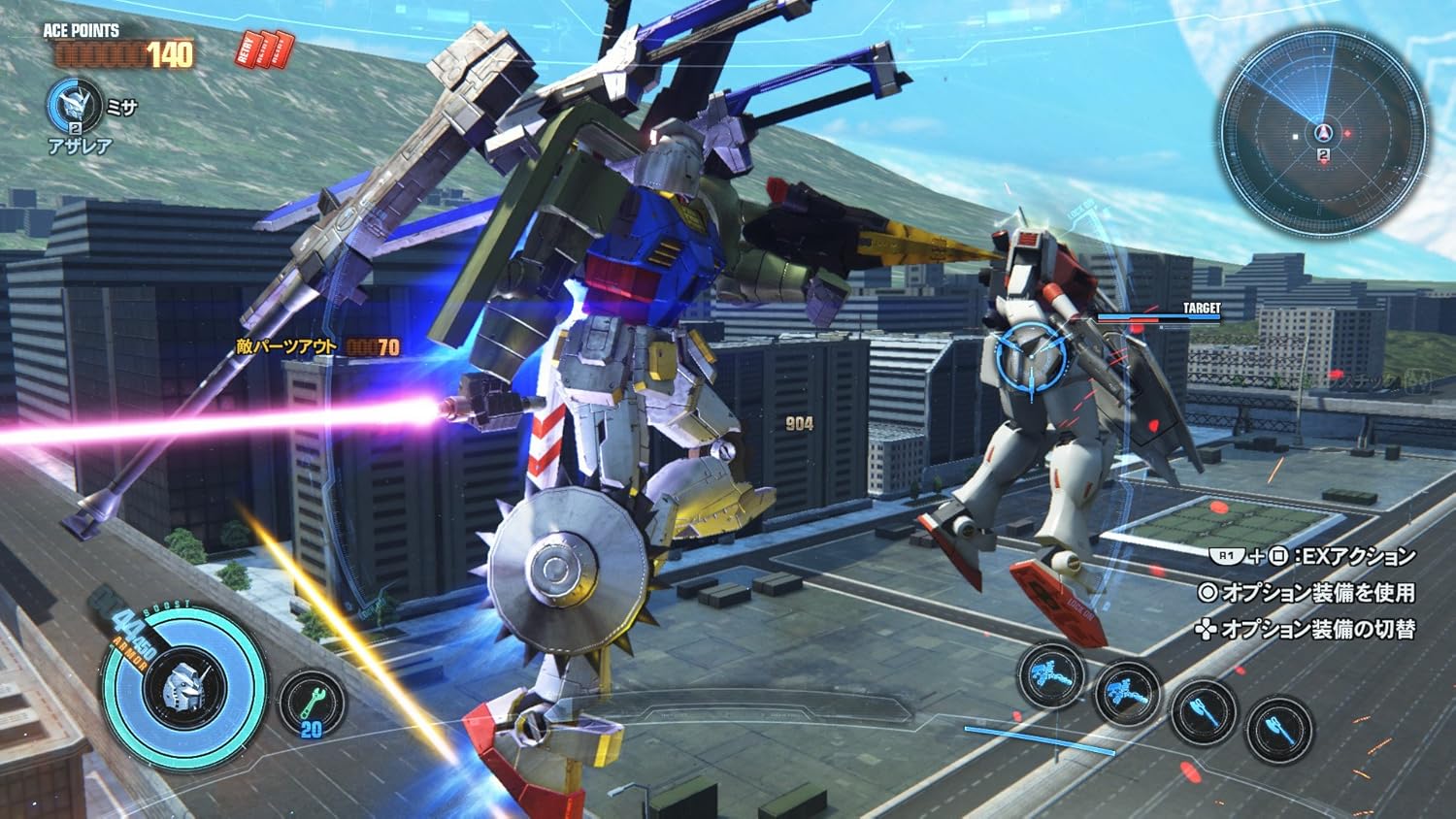Click the blue lock-on reticle on the target
The image size is (1456, 819).
point(1031,353)
